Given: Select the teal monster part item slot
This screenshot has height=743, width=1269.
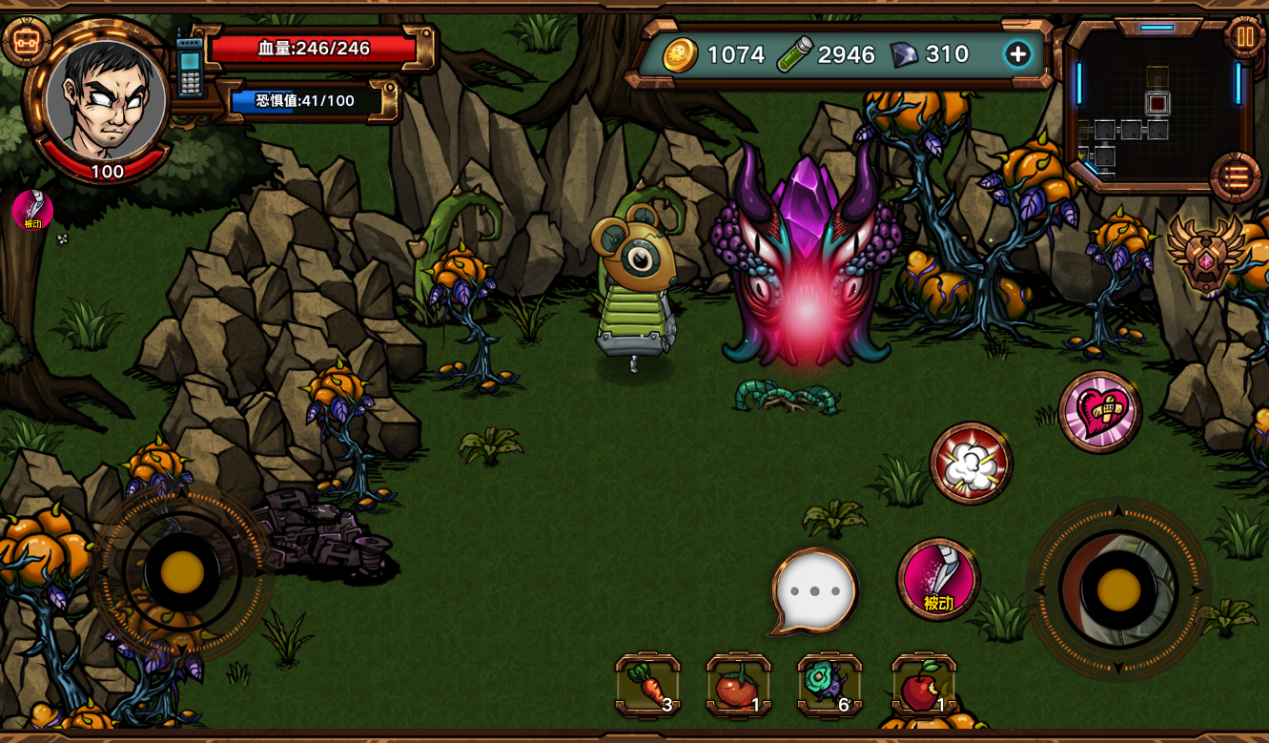Looking at the screenshot, I should tap(829, 686).
